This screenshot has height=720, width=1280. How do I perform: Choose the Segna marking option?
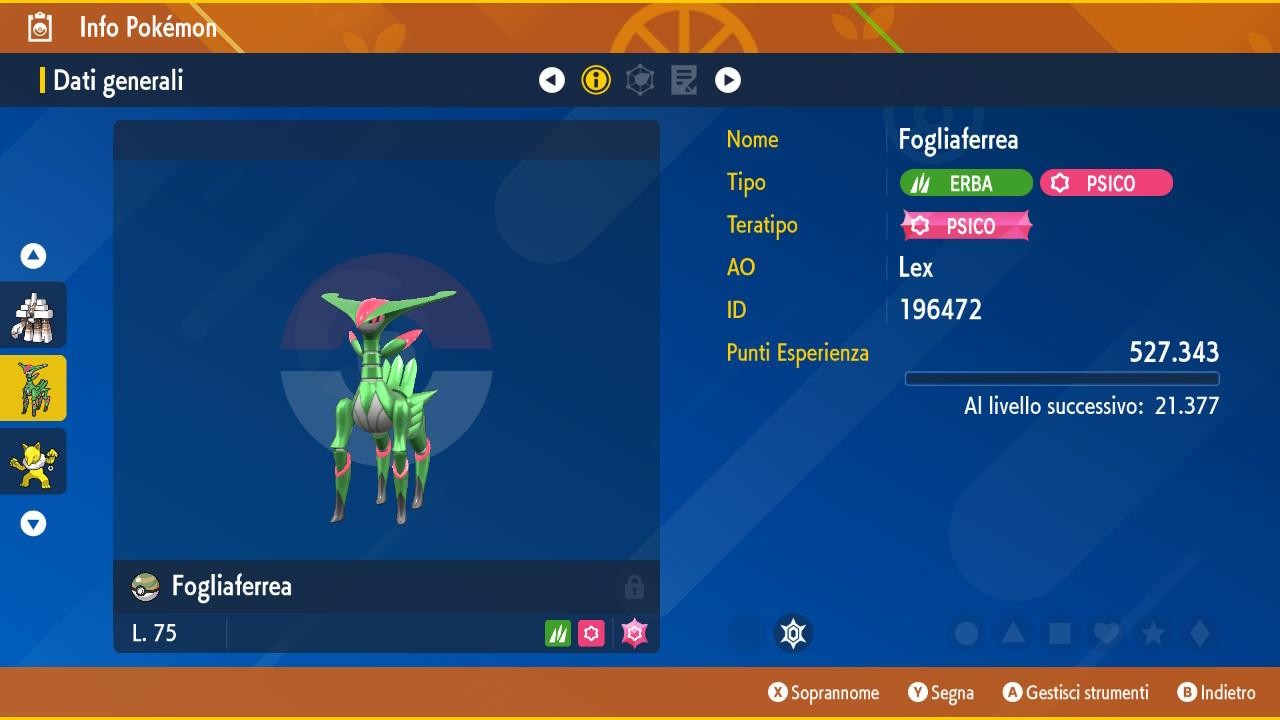coord(941,693)
